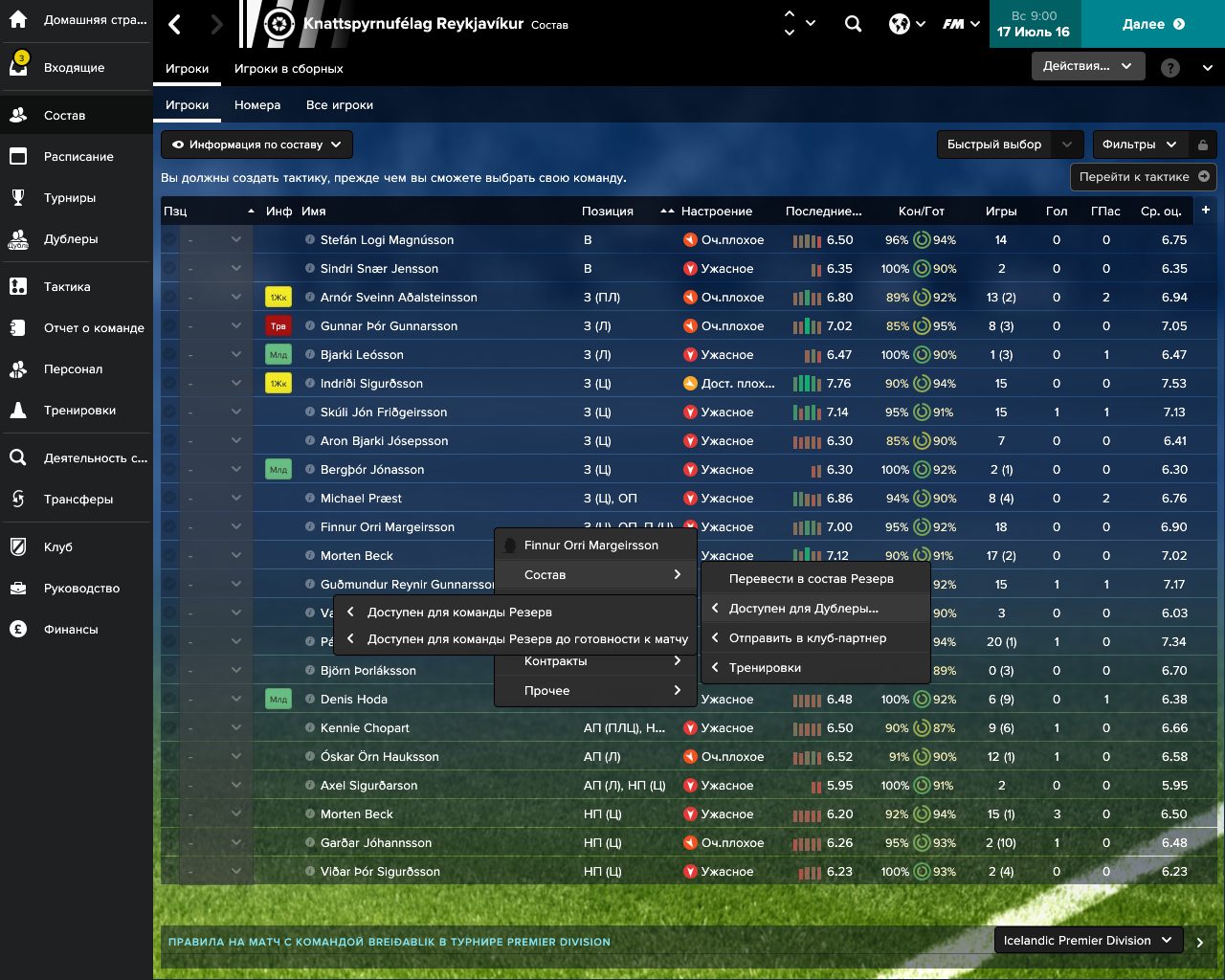Click the globe world icon in top bar
Screen dimensions: 1225x980
click(x=898, y=24)
